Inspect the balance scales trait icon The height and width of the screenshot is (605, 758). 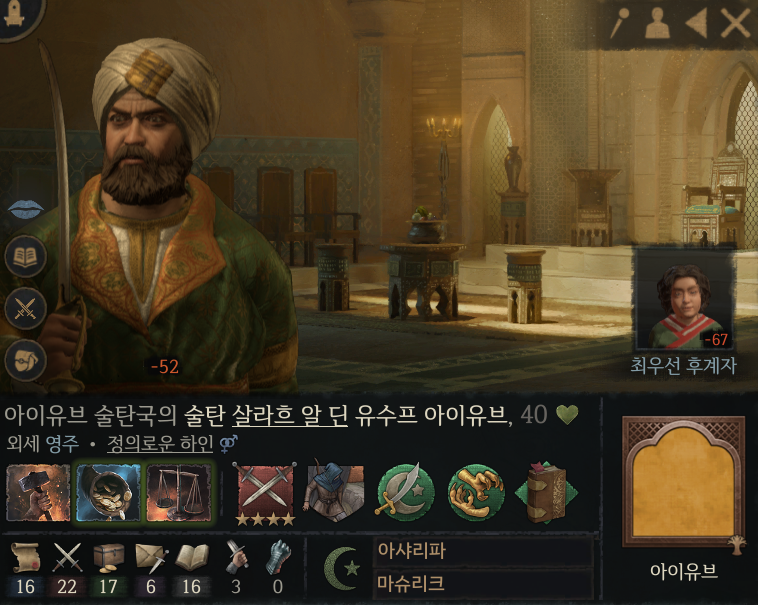pyautogui.click(x=178, y=492)
